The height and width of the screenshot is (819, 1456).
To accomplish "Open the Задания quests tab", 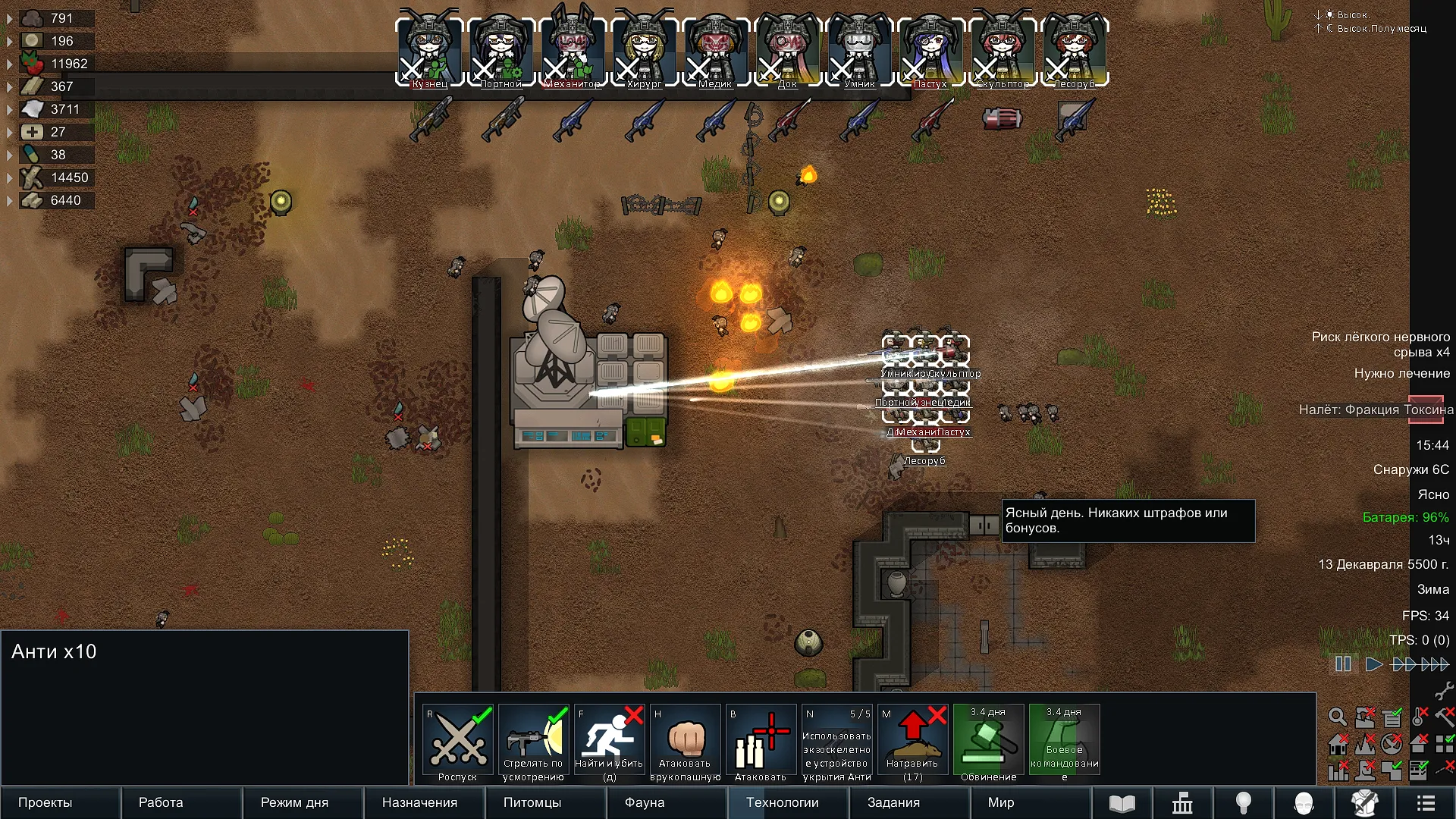I will click(893, 802).
